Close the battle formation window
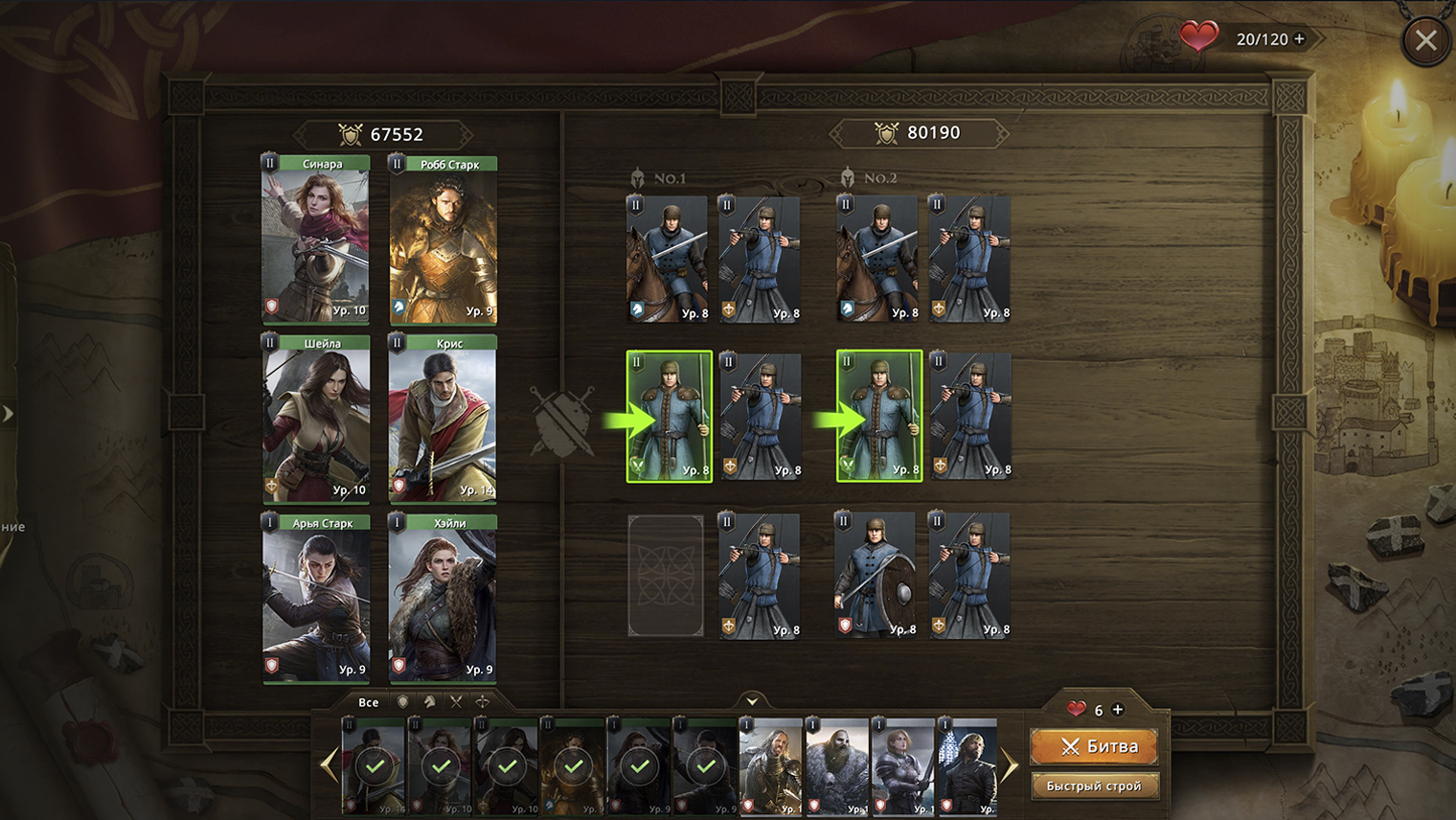The image size is (1456, 820). tap(1425, 40)
